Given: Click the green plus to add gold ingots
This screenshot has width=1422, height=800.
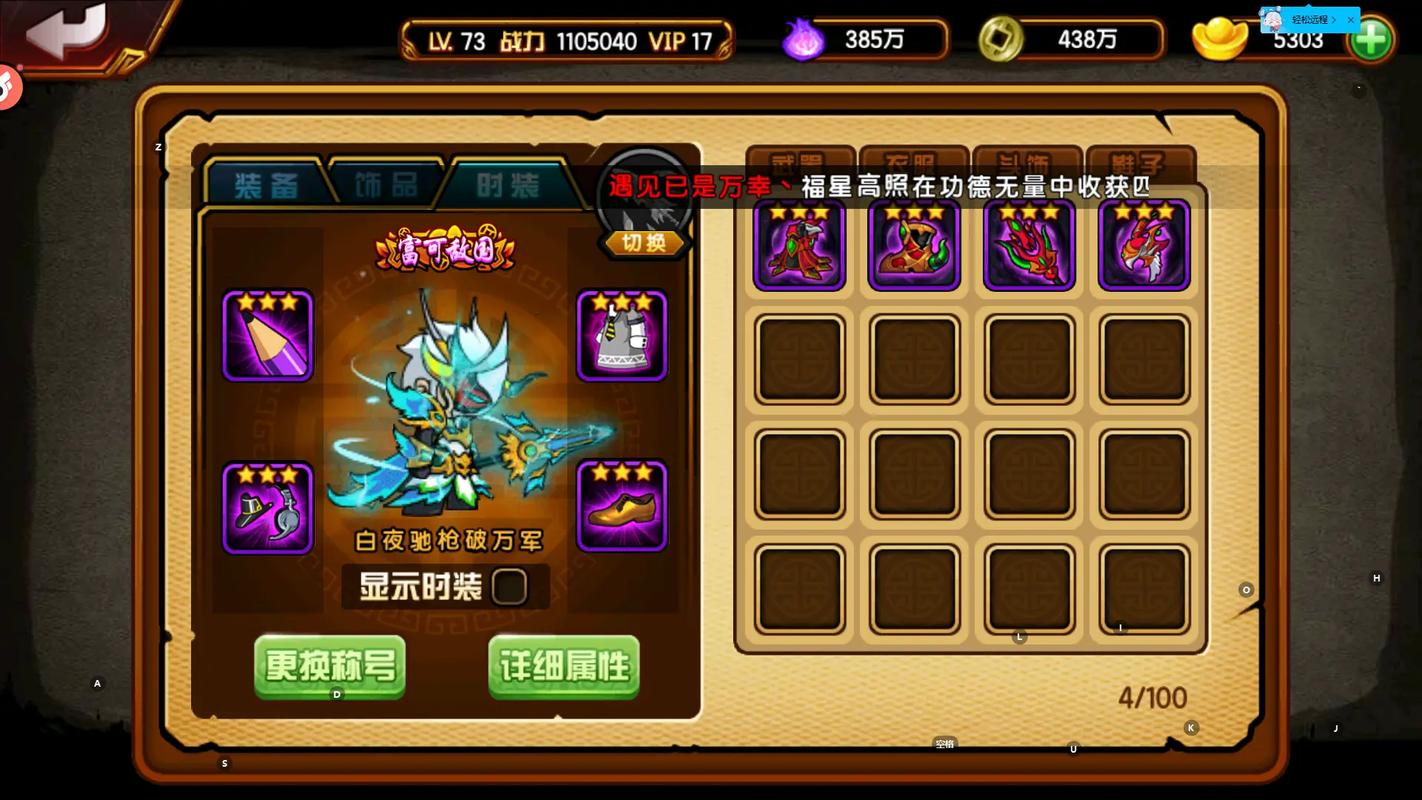Looking at the screenshot, I should coord(1372,39).
